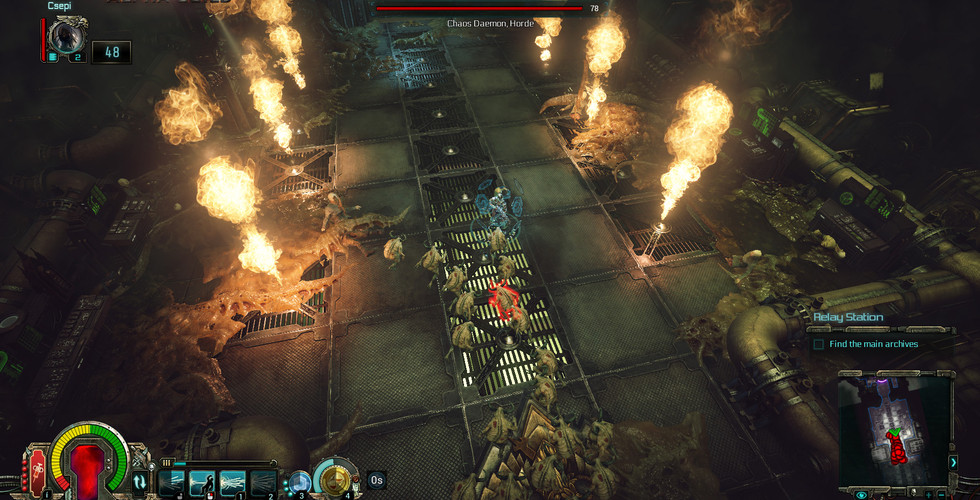Toggle the Find the main archives objective checkbox

[818, 344]
